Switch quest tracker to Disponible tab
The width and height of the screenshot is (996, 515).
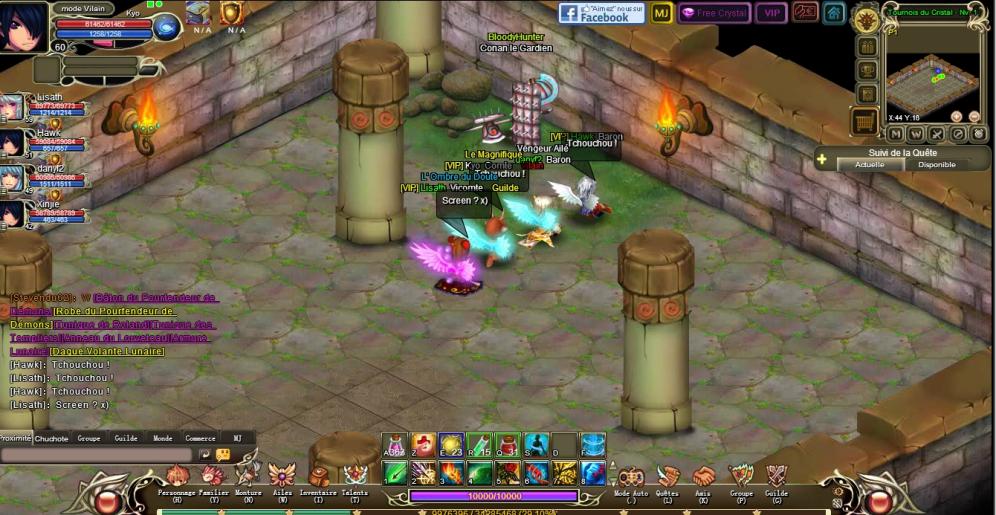(937, 165)
